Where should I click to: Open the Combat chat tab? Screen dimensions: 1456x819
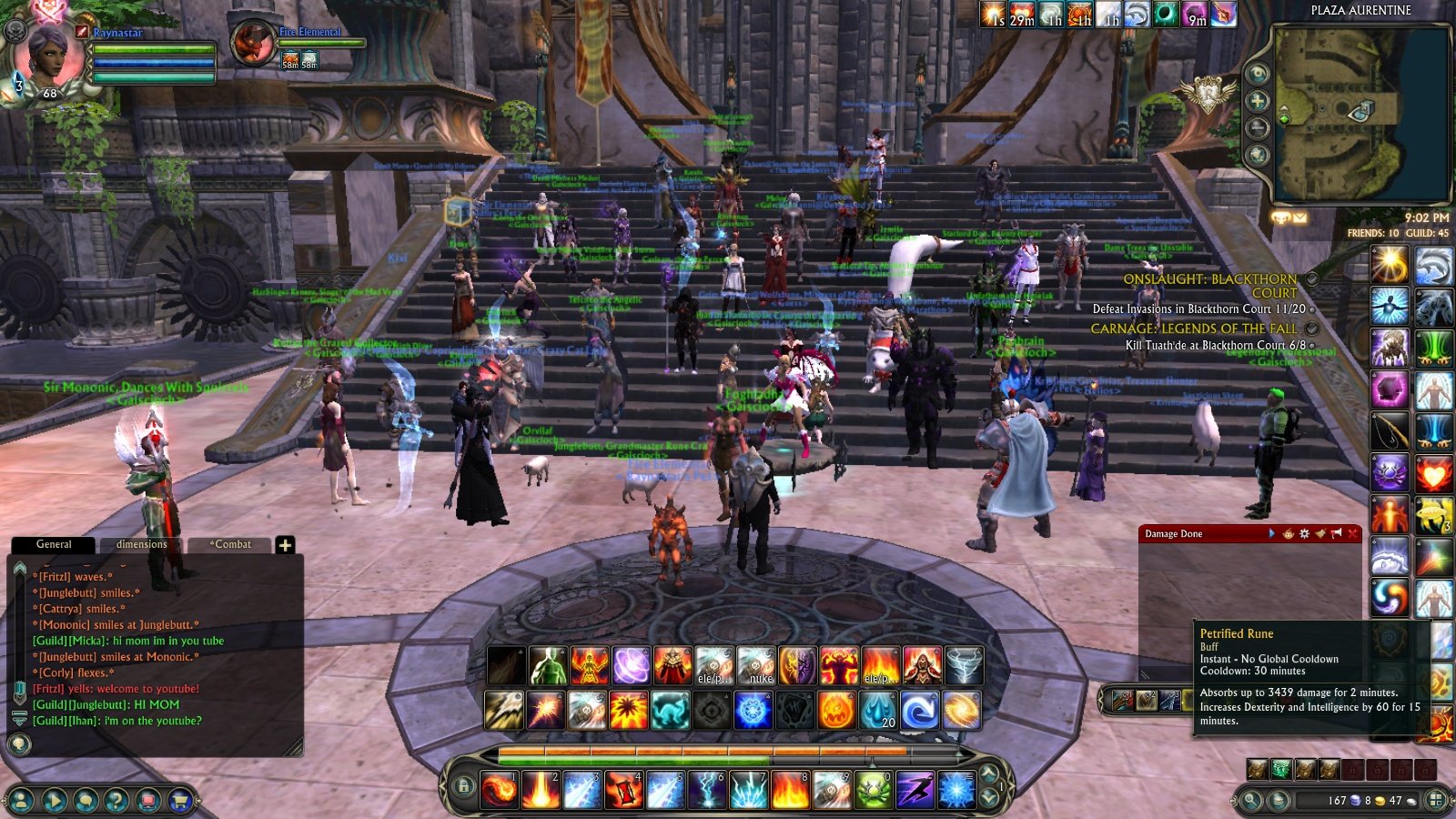(x=231, y=544)
